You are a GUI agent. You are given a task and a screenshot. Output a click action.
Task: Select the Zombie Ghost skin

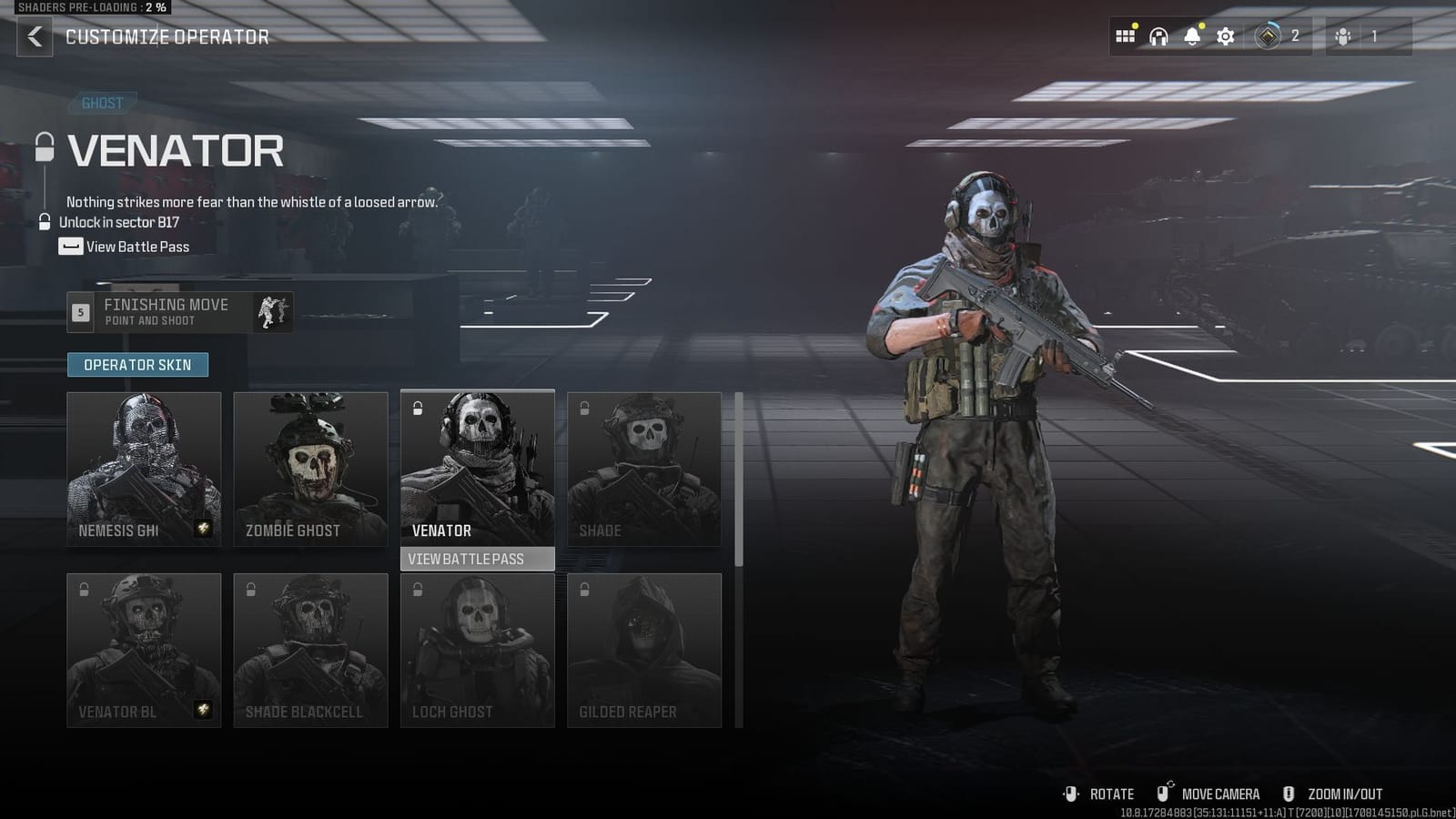coord(310,469)
